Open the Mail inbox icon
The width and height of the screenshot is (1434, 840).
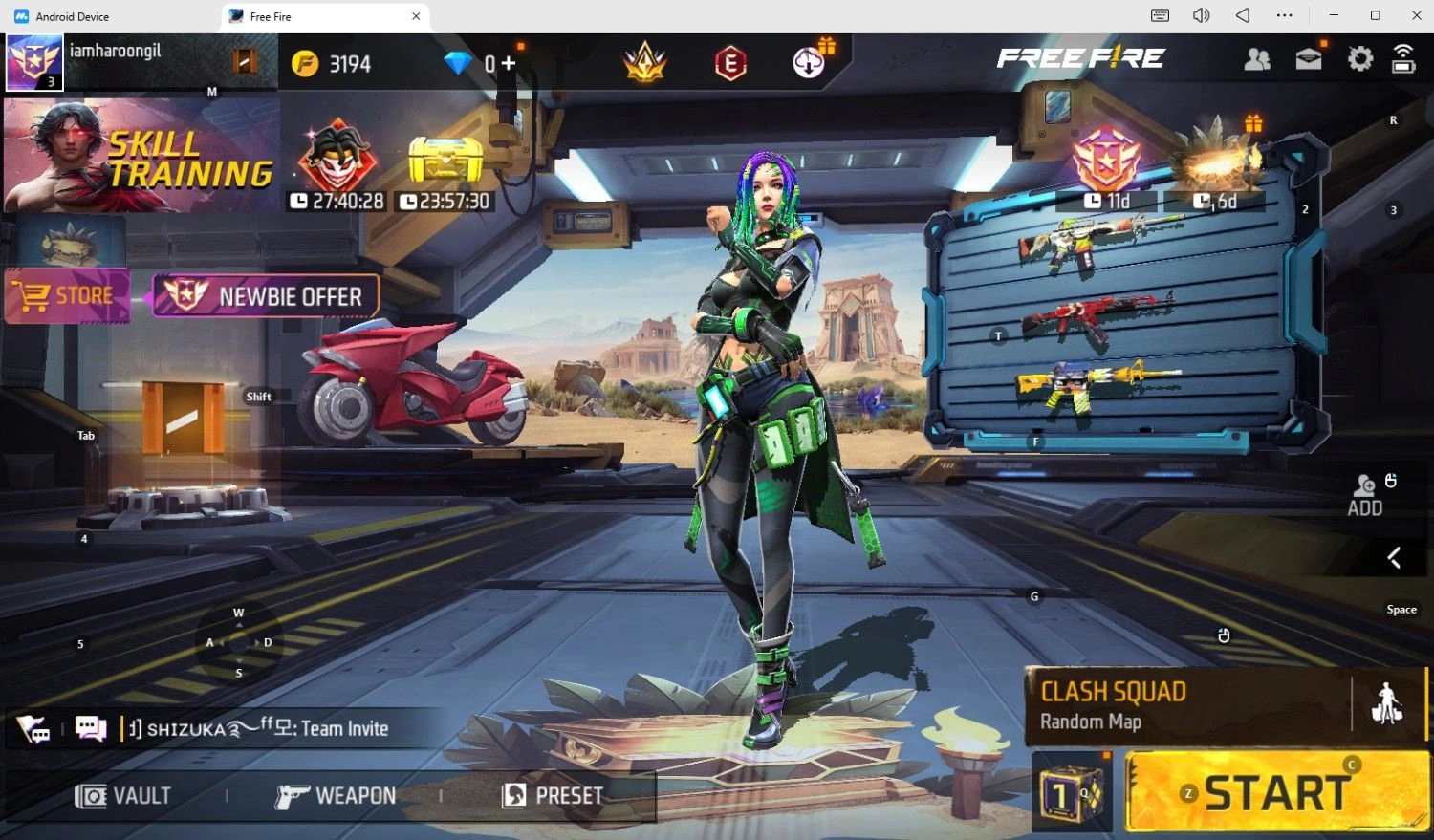pyautogui.click(x=1308, y=59)
